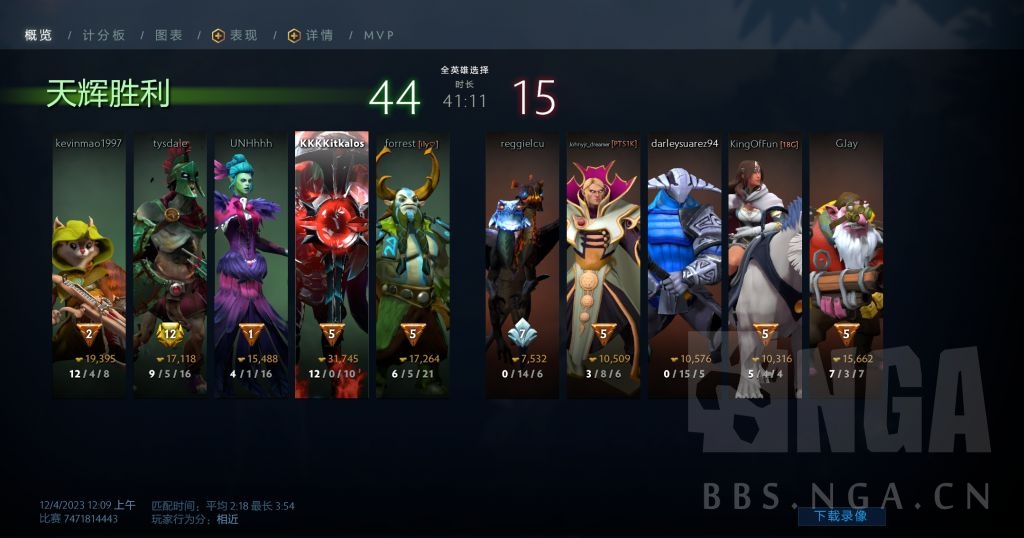This screenshot has height=538, width=1024.
Task: Show the 图表 graphs tab
Action: (169, 35)
